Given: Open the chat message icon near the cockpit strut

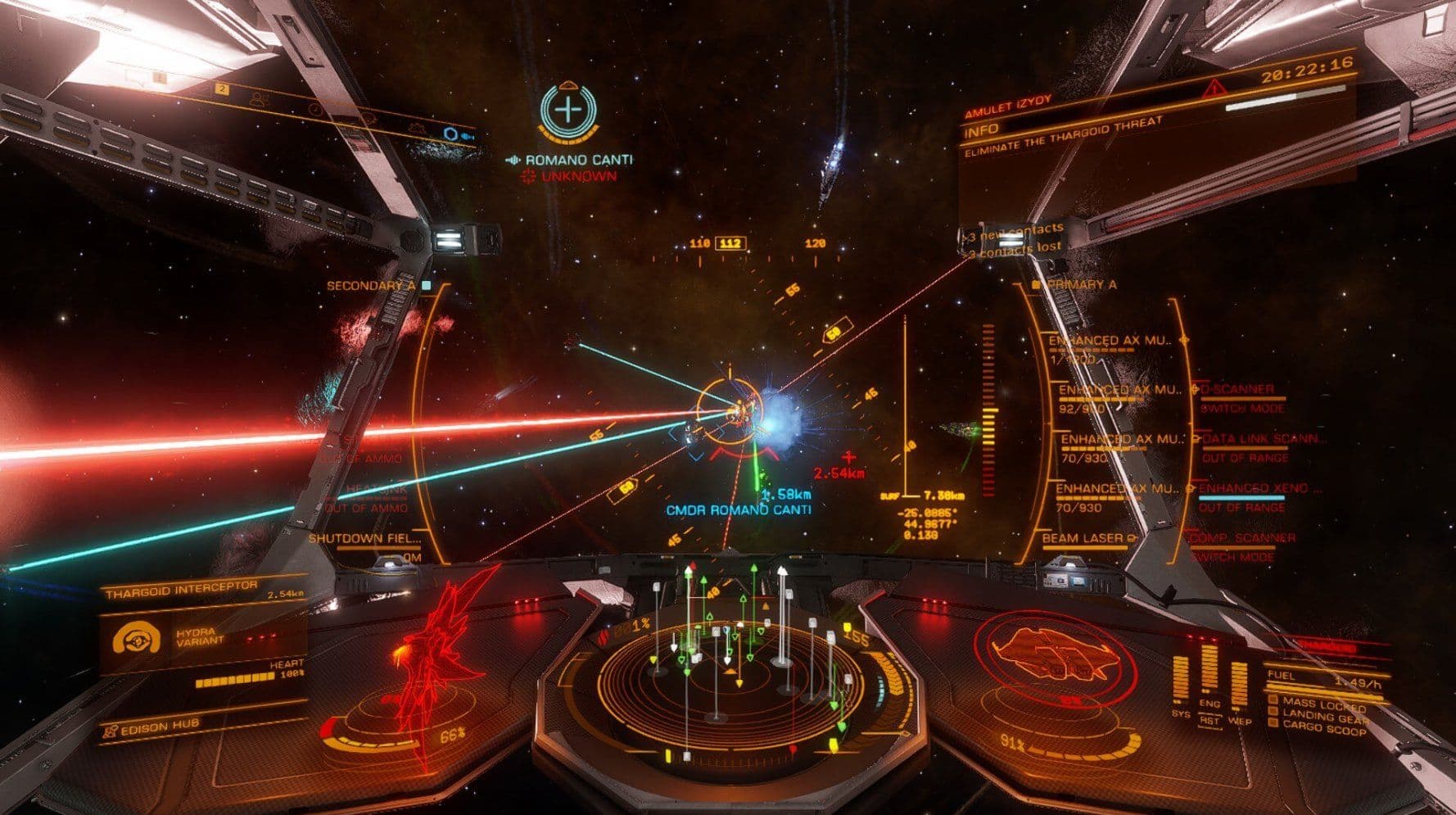Looking at the screenshot, I should click(370, 117).
